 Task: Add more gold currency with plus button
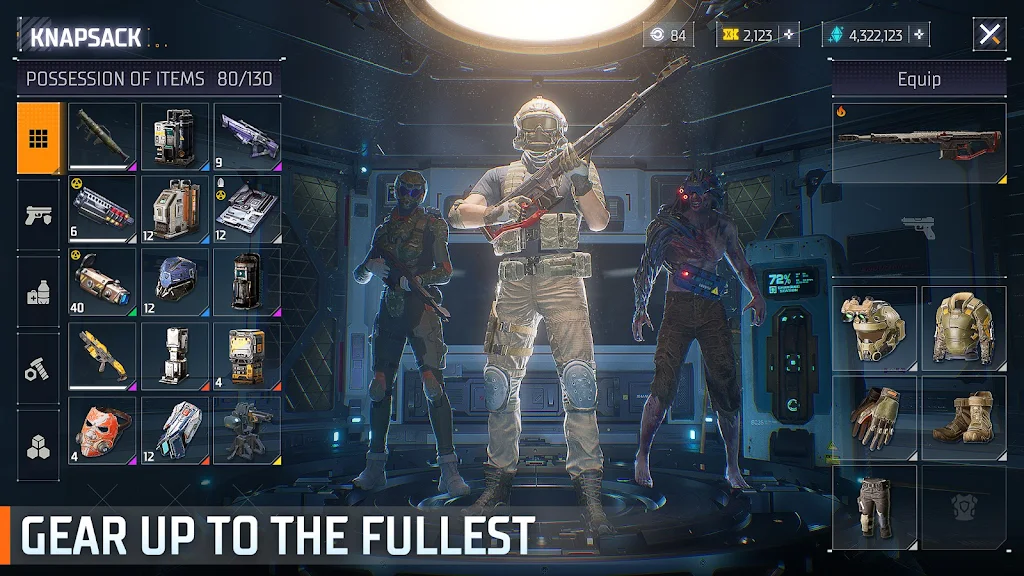pos(790,35)
